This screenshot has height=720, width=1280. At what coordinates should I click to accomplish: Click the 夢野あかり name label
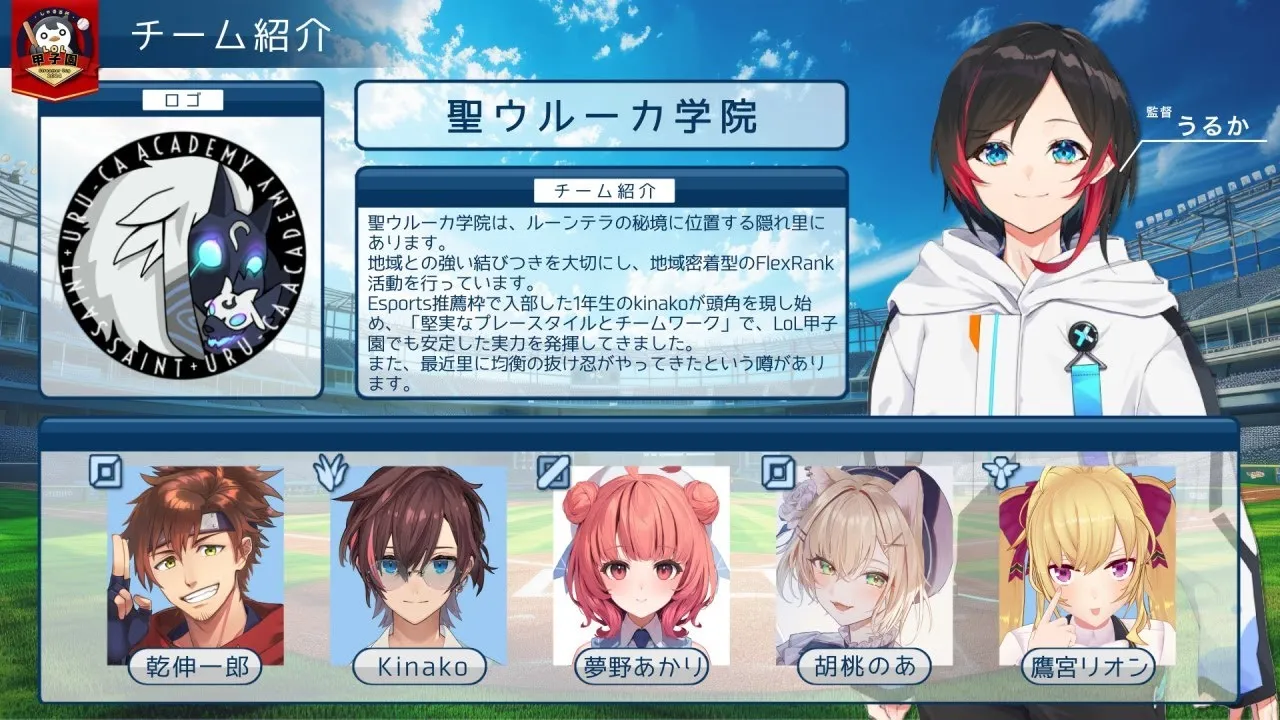[x=641, y=666]
